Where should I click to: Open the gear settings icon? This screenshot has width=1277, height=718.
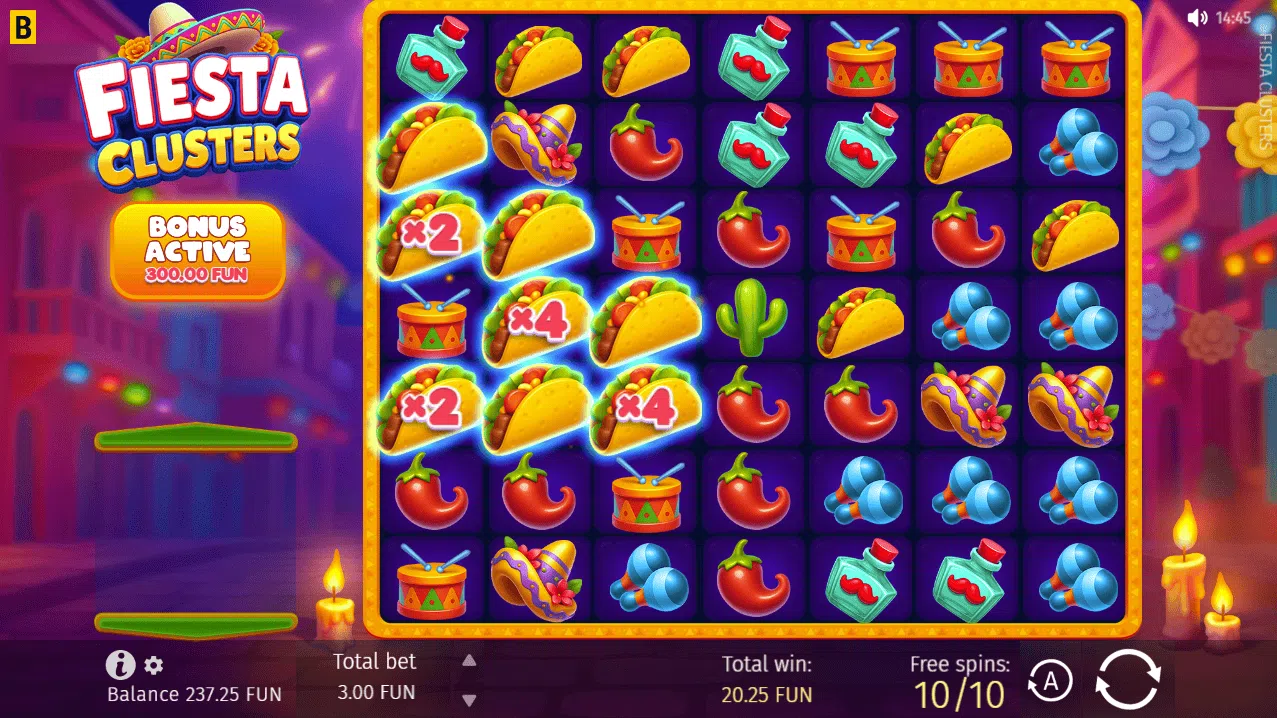[x=154, y=665]
